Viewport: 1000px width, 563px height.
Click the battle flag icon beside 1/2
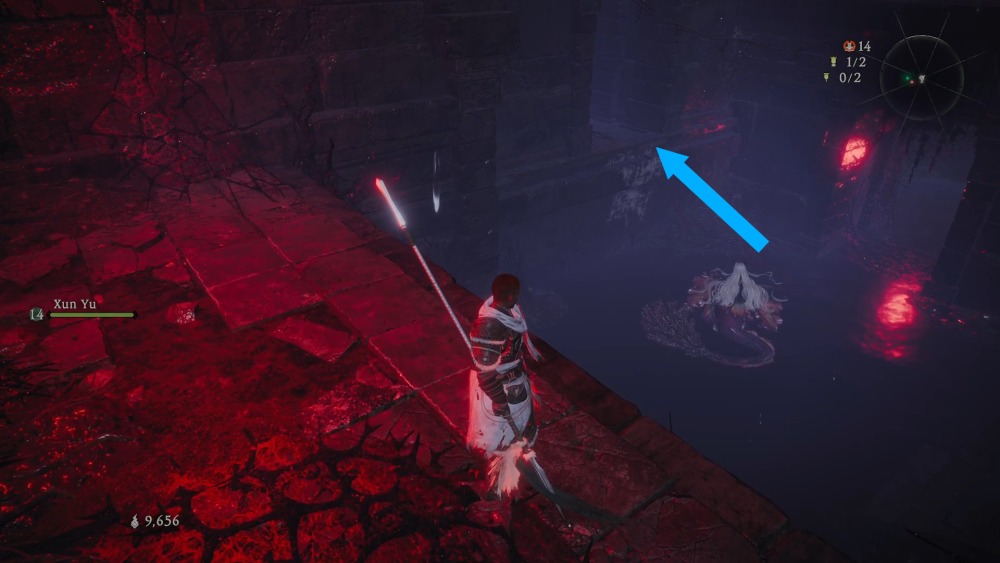pyautogui.click(x=831, y=62)
